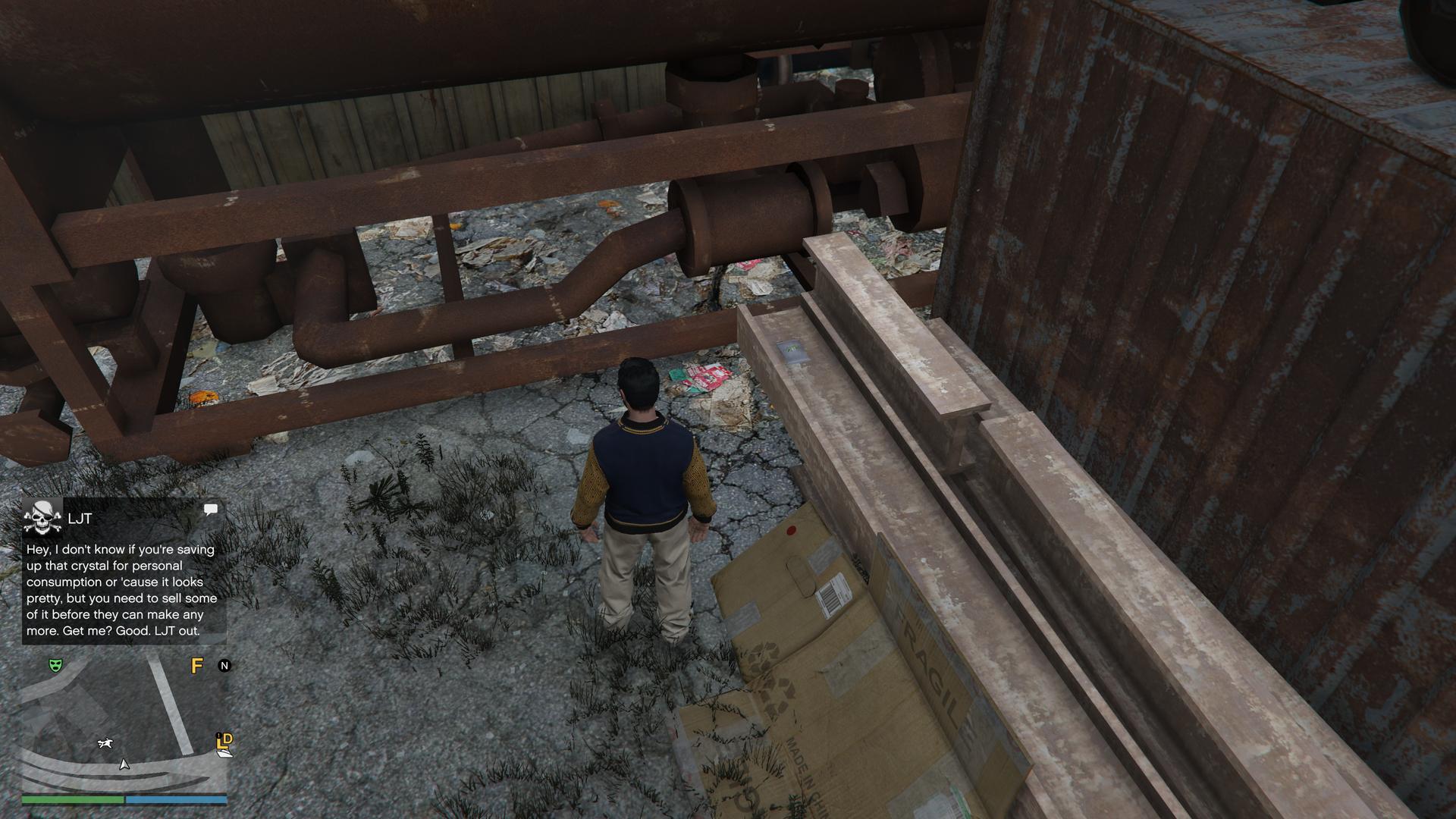Click the speech bubble icon on LJT's message

coord(211,510)
